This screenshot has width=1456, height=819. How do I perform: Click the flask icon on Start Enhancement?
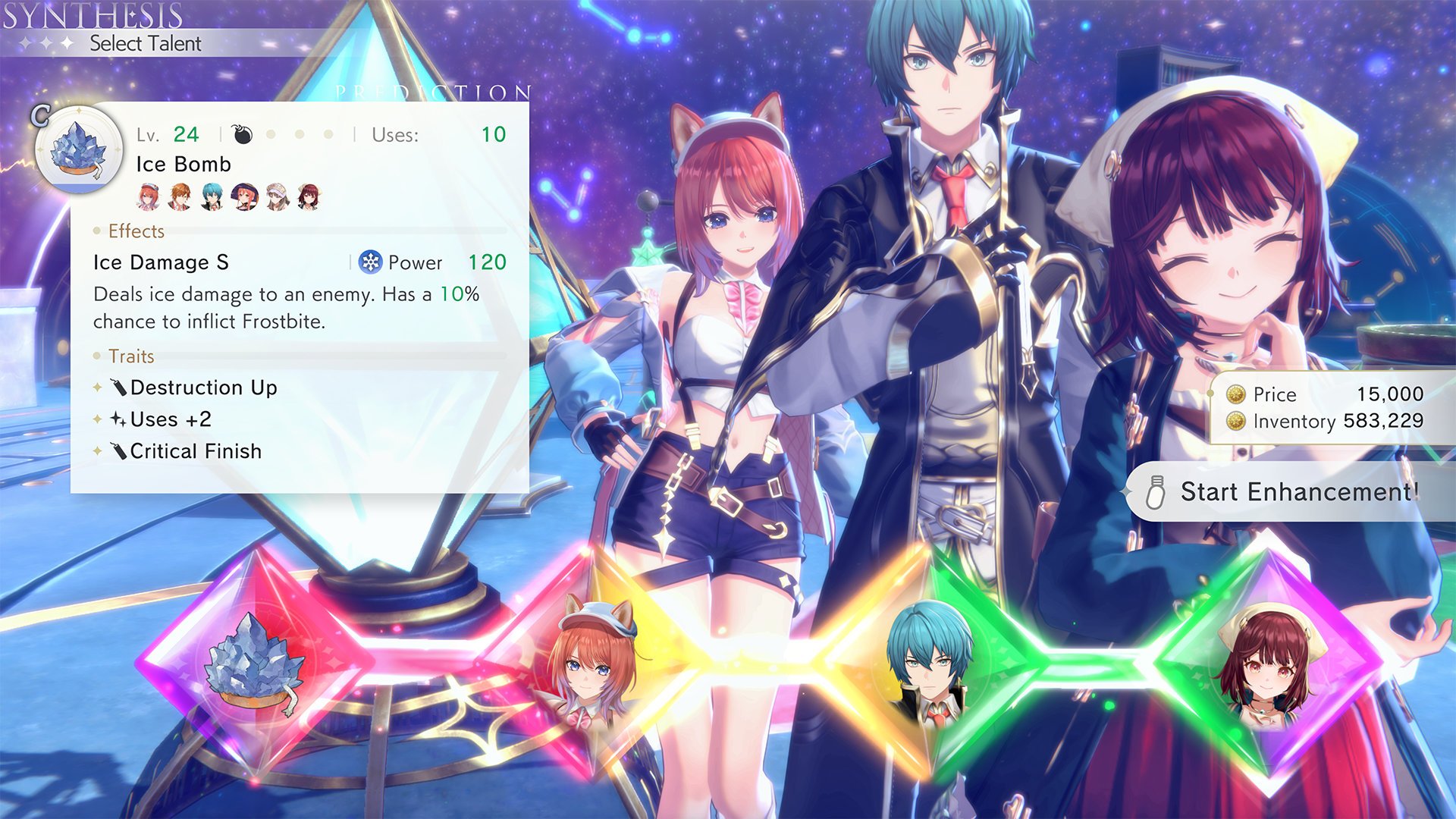pos(1156,492)
